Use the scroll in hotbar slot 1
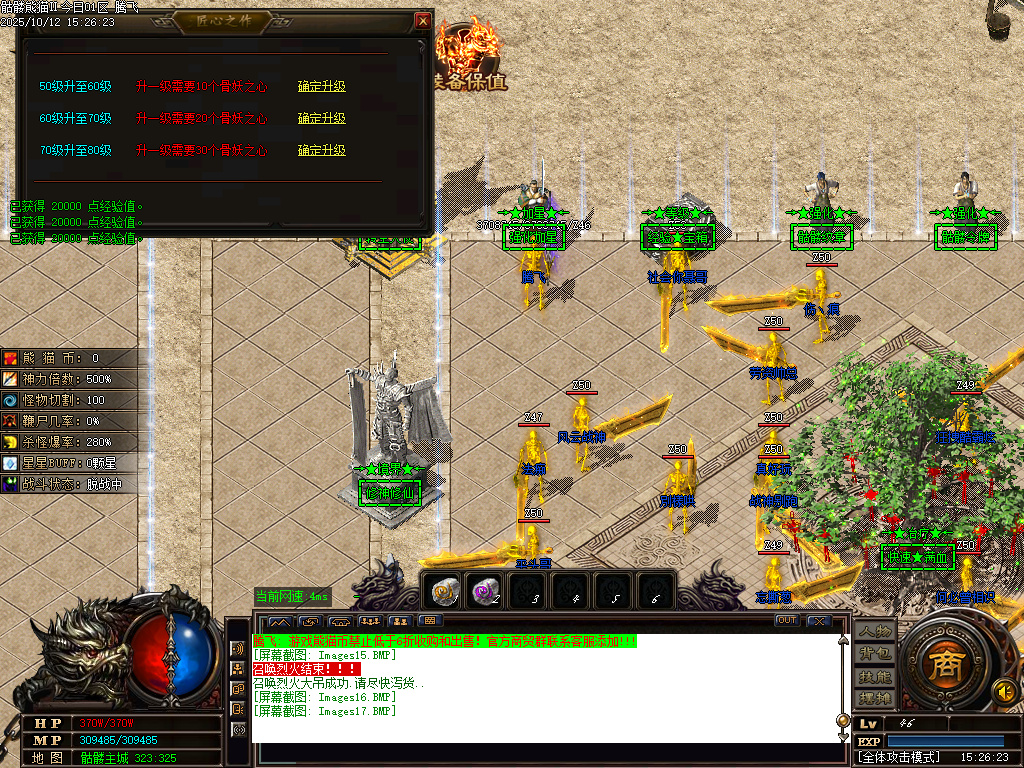 (x=443, y=591)
